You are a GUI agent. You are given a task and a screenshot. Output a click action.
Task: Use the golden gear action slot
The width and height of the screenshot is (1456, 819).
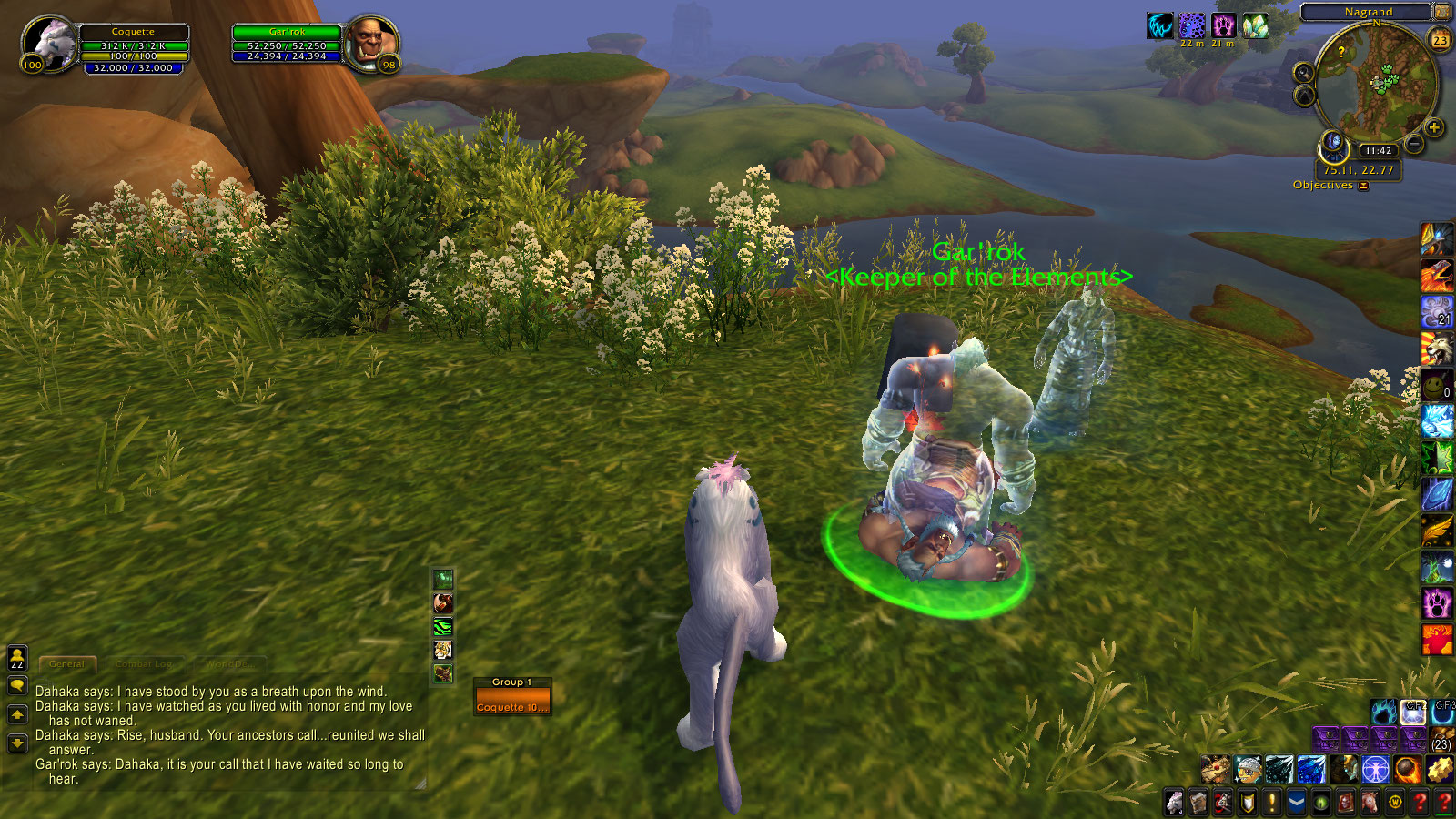coord(1440,770)
